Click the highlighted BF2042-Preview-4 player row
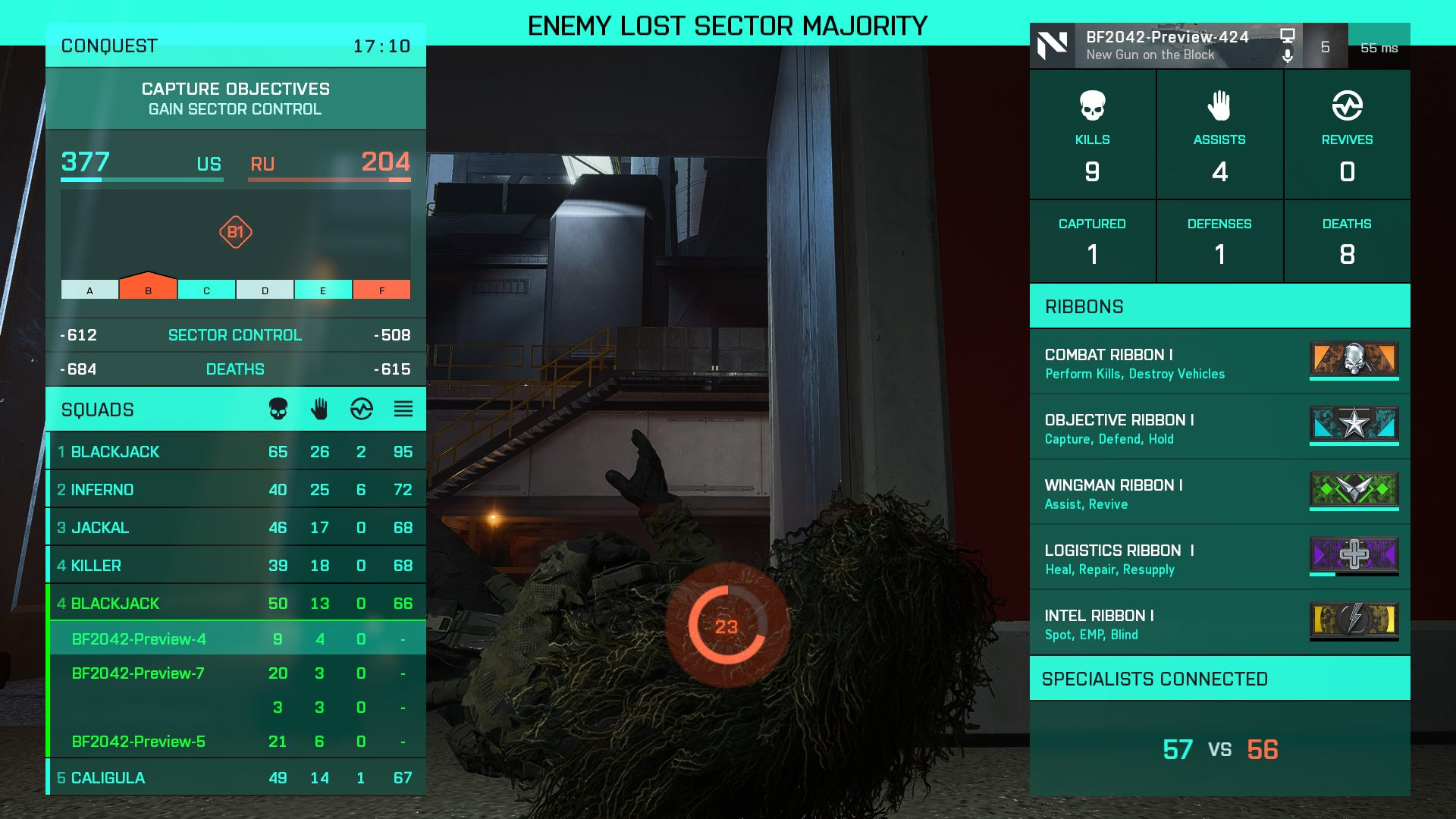1456x819 pixels. (x=235, y=639)
